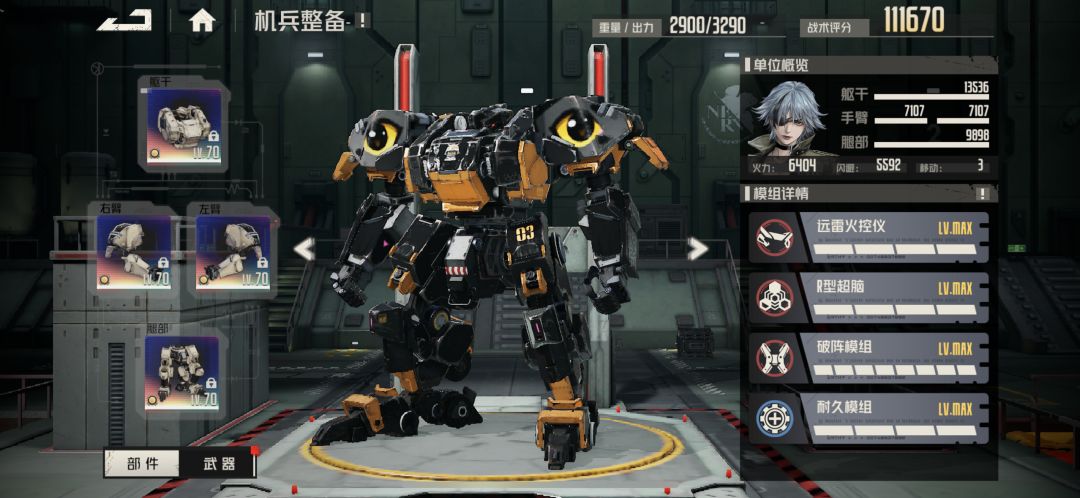Image resolution: width=1080 pixels, height=498 pixels.
Task: Open the home screen via house icon
Action: click(x=202, y=20)
